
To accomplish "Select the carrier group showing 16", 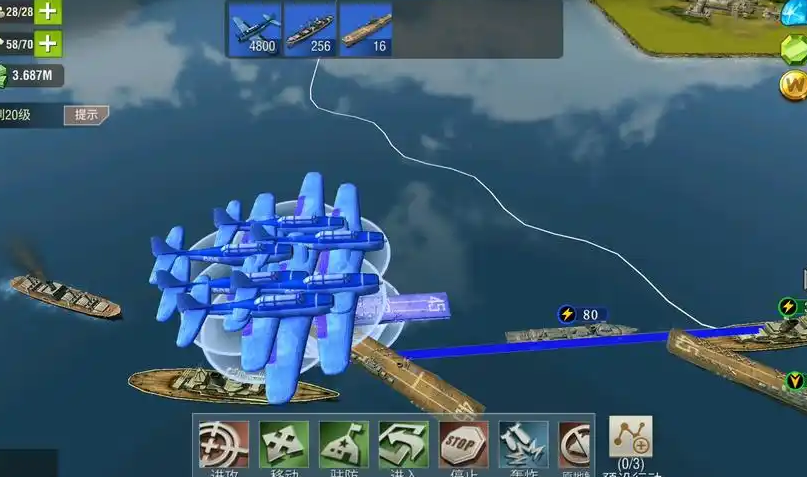I will pyautogui.click(x=365, y=28).
